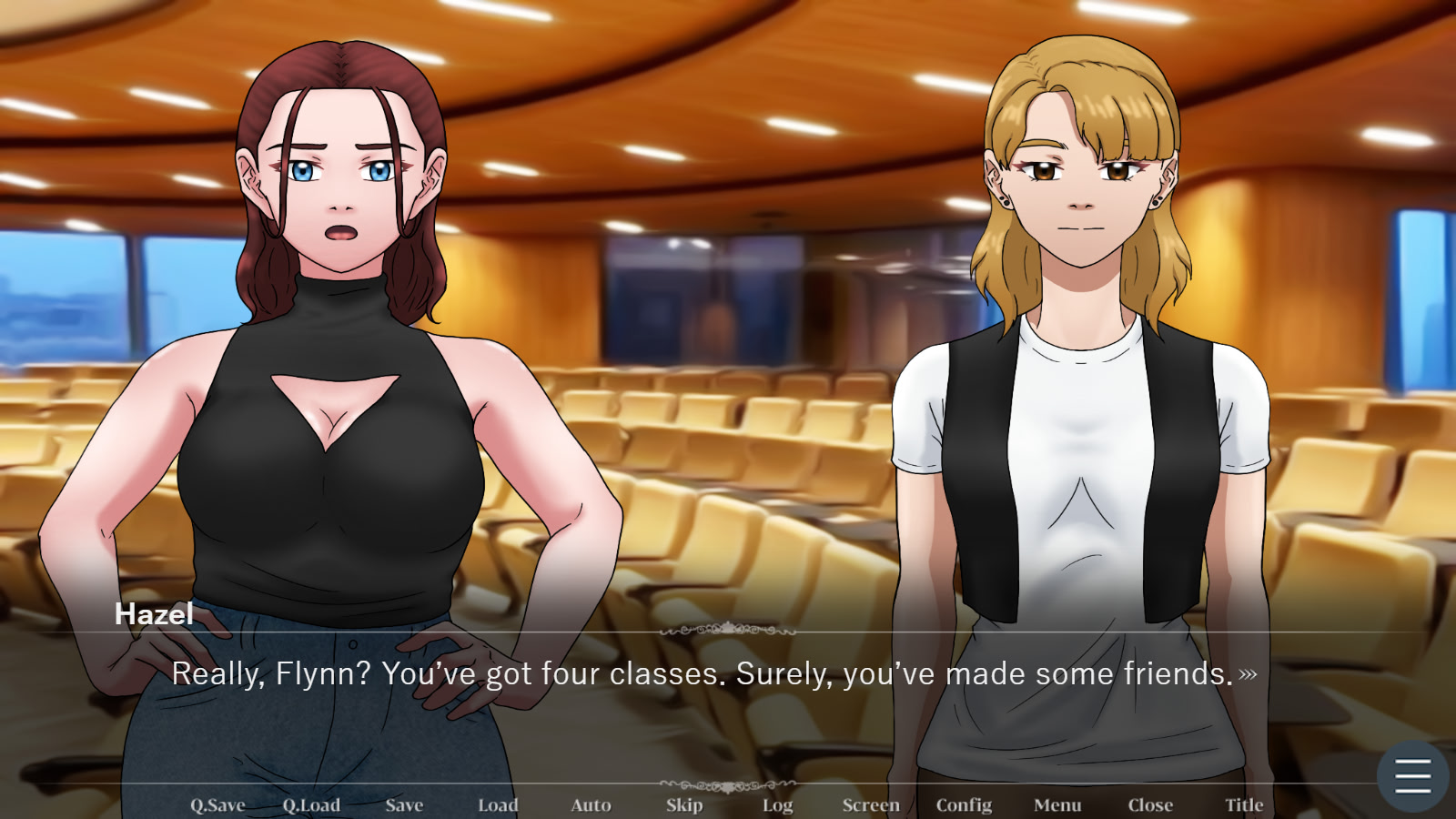This screenshot has width=1456, height=819.
Task: Activate Skip mode
Action: 684,804
